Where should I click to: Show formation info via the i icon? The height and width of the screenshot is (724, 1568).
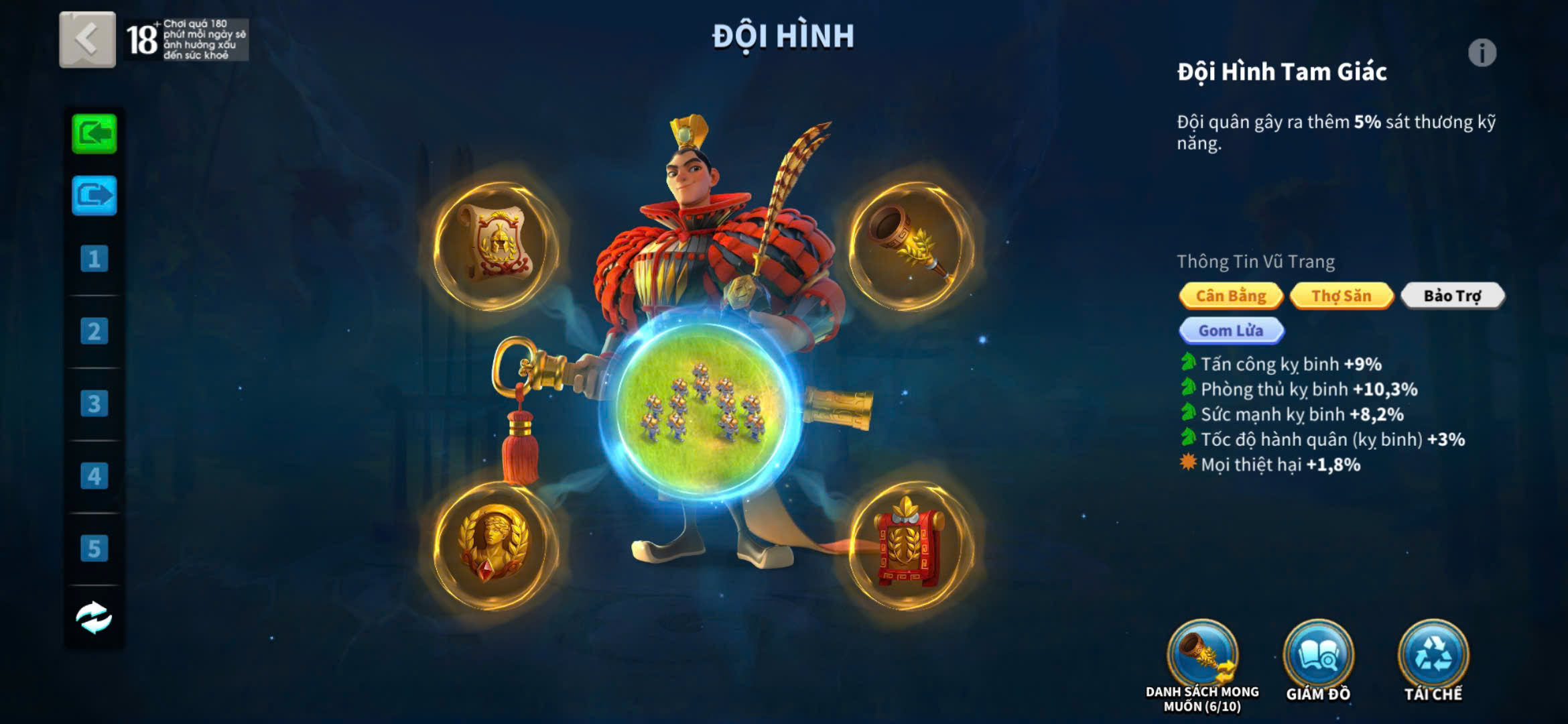point(1482,53)
